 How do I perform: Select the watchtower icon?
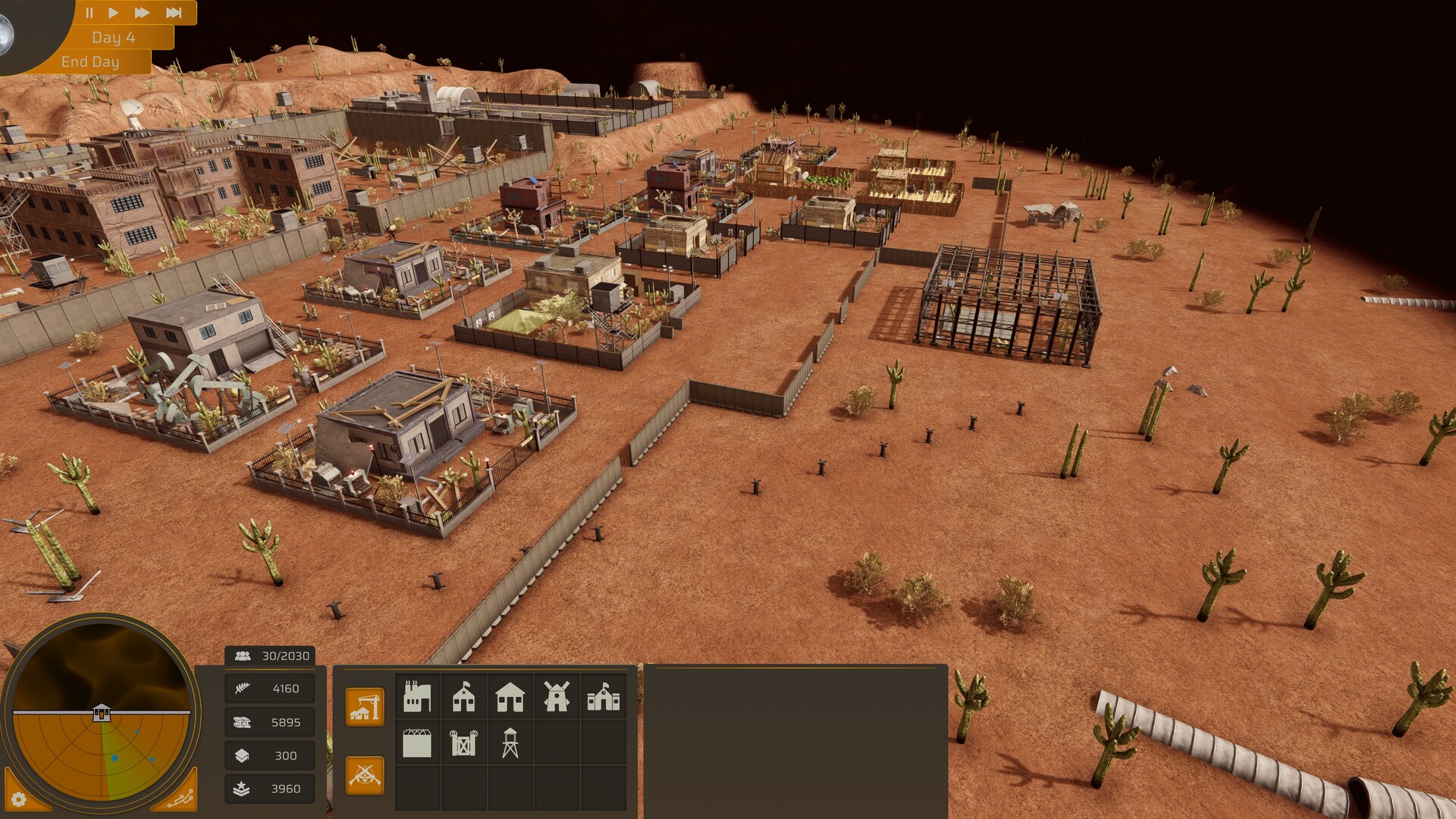511,745
